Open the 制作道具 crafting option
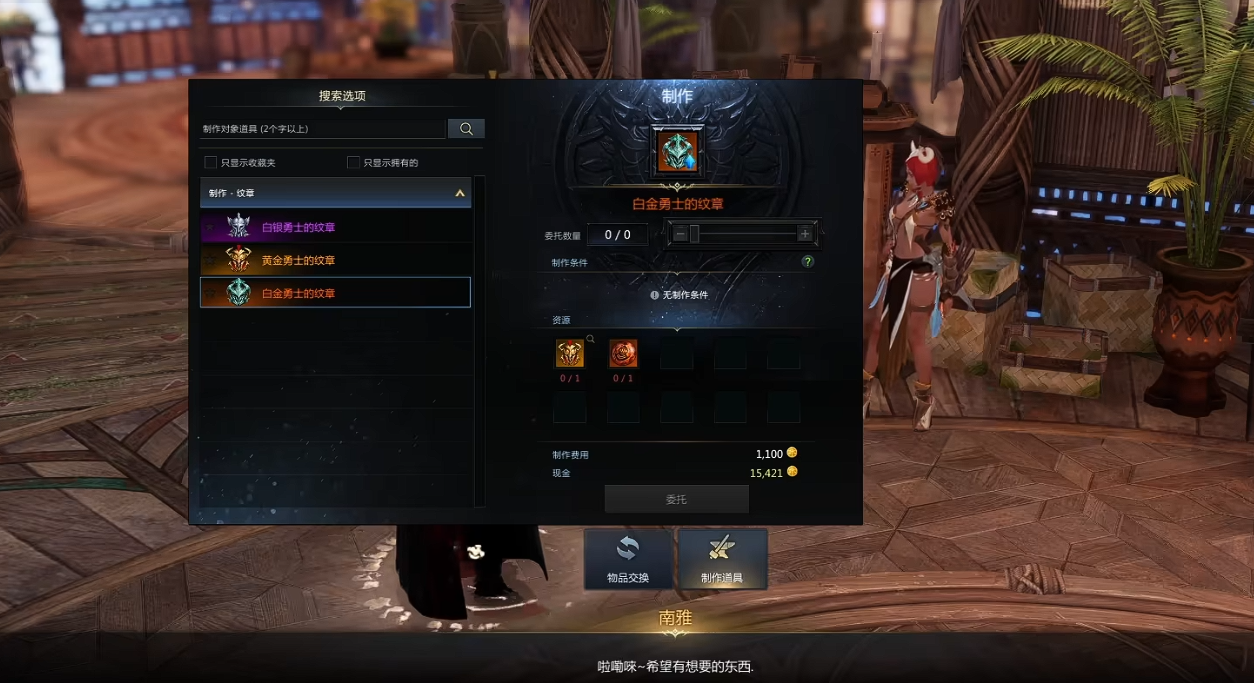This screenshot has height=683, width=1254. point(722,559)
